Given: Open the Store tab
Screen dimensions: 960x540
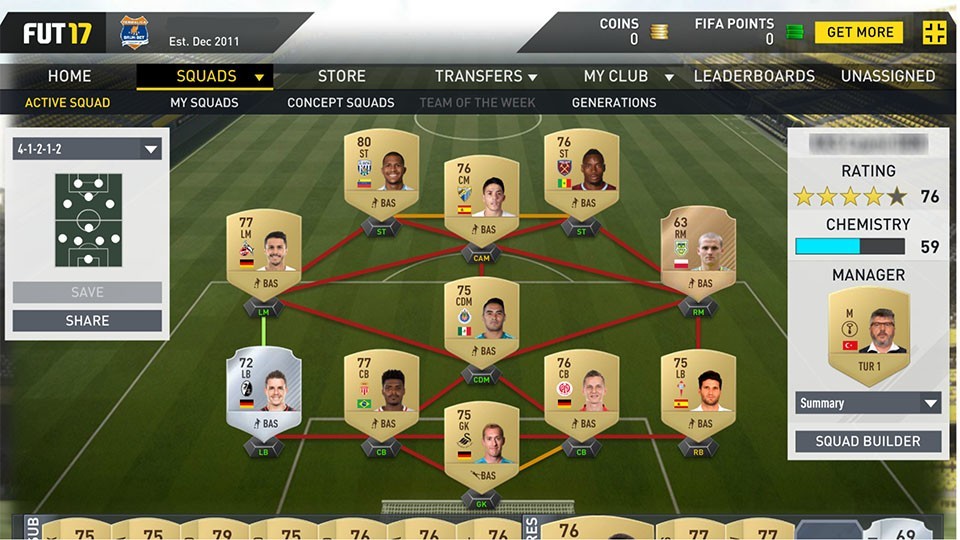Looking at the screenshot, I should tap(341, 76).
